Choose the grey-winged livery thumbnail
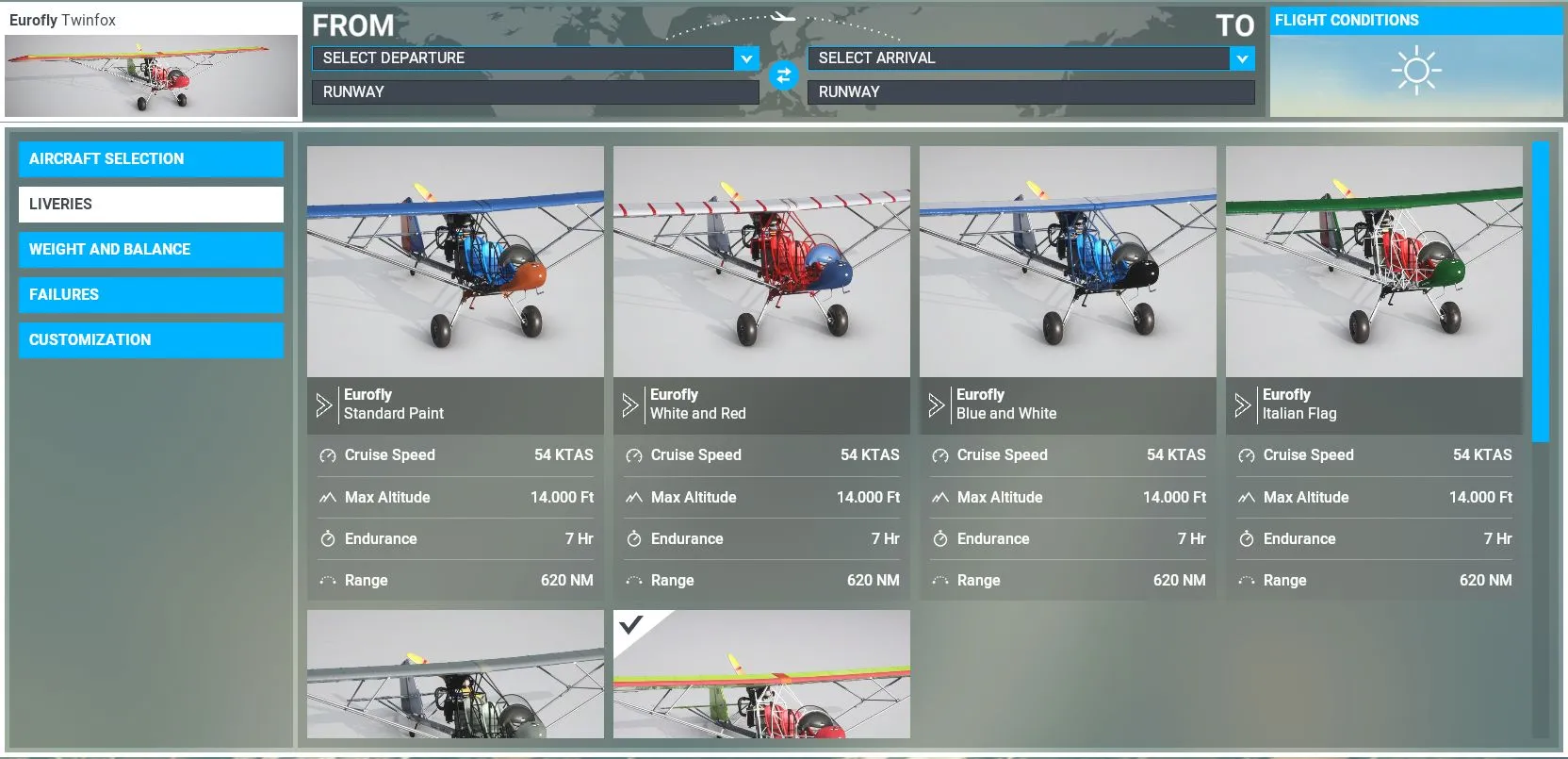This screenshot has width=1568, height=759. click(455, 674)
